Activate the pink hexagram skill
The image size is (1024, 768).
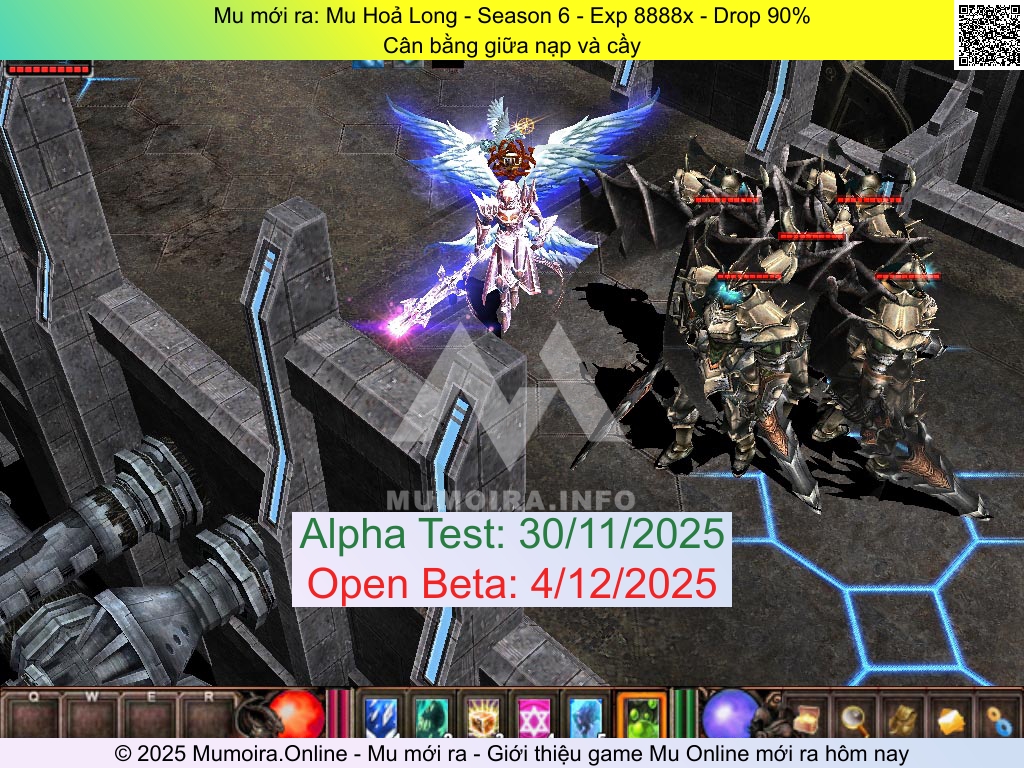click(x=534, y=716)
